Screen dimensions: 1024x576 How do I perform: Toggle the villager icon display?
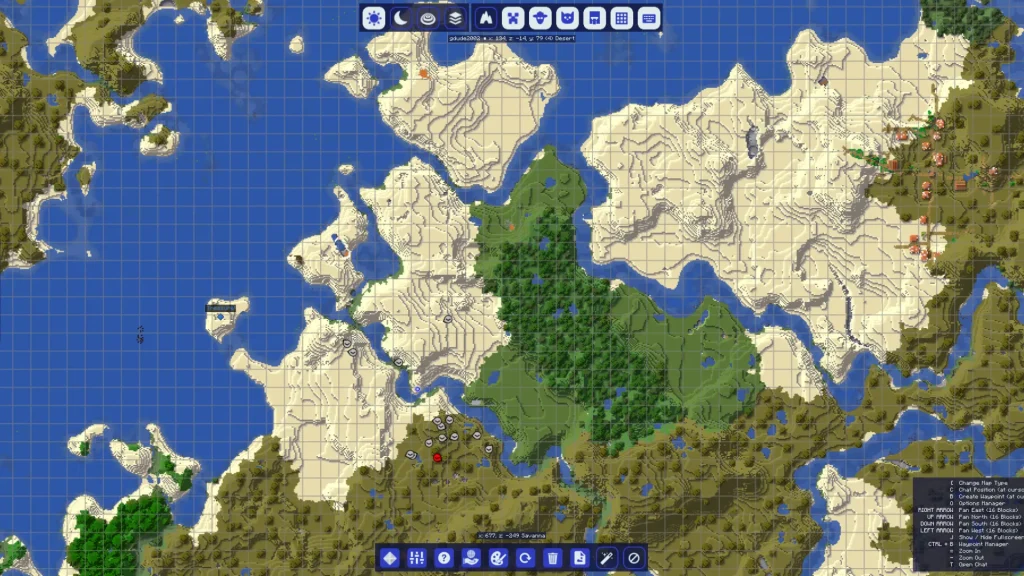[x=594, y=17]
